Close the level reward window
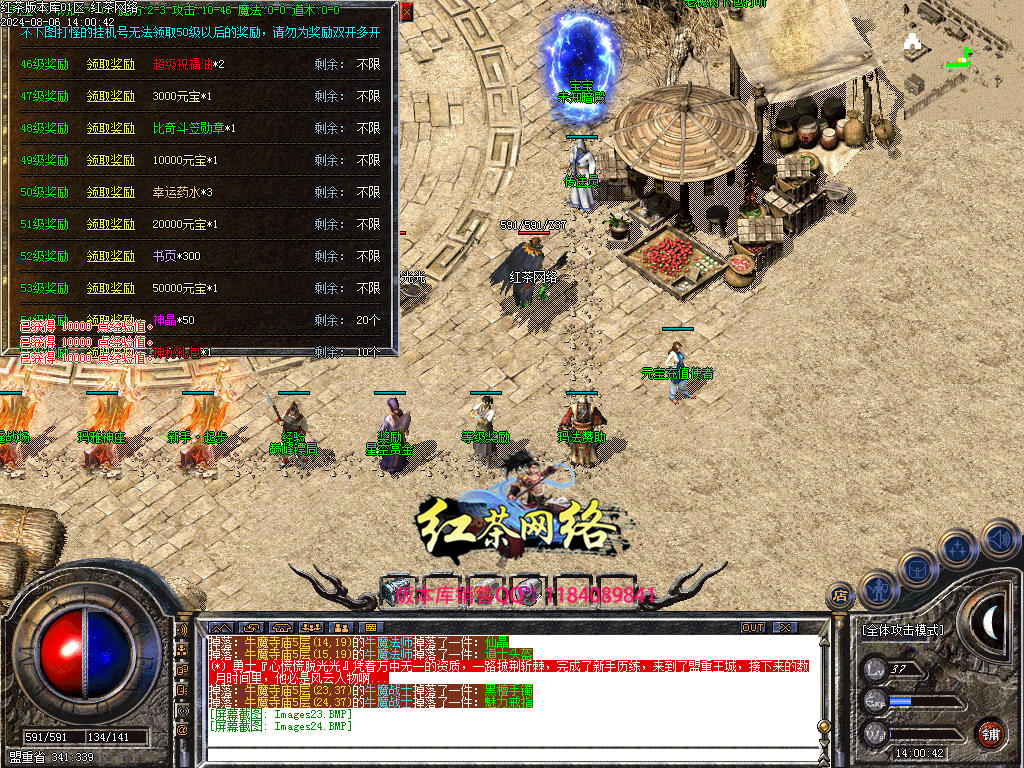Viewport: 1024px width, 768px height. click(407, 12)
